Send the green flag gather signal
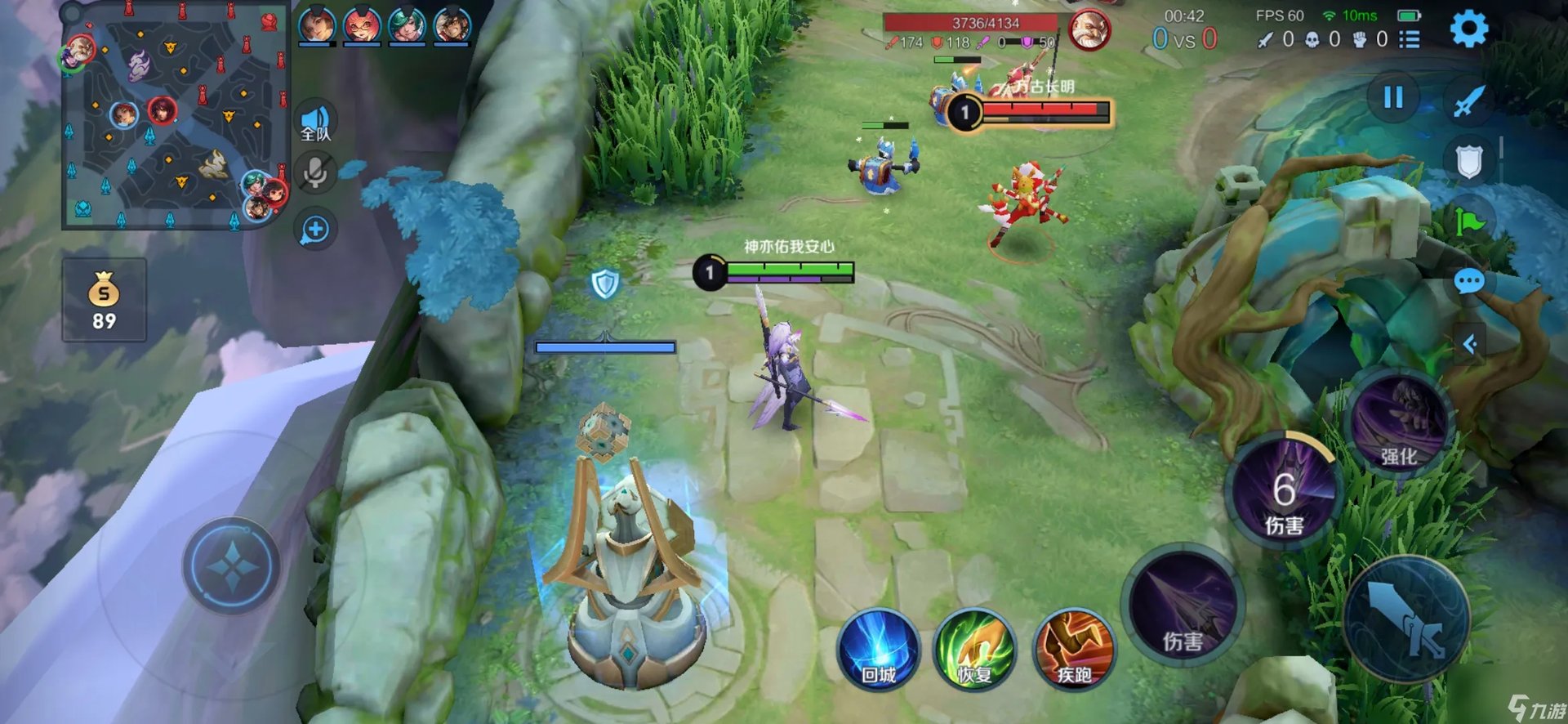 pos(1468,221)
